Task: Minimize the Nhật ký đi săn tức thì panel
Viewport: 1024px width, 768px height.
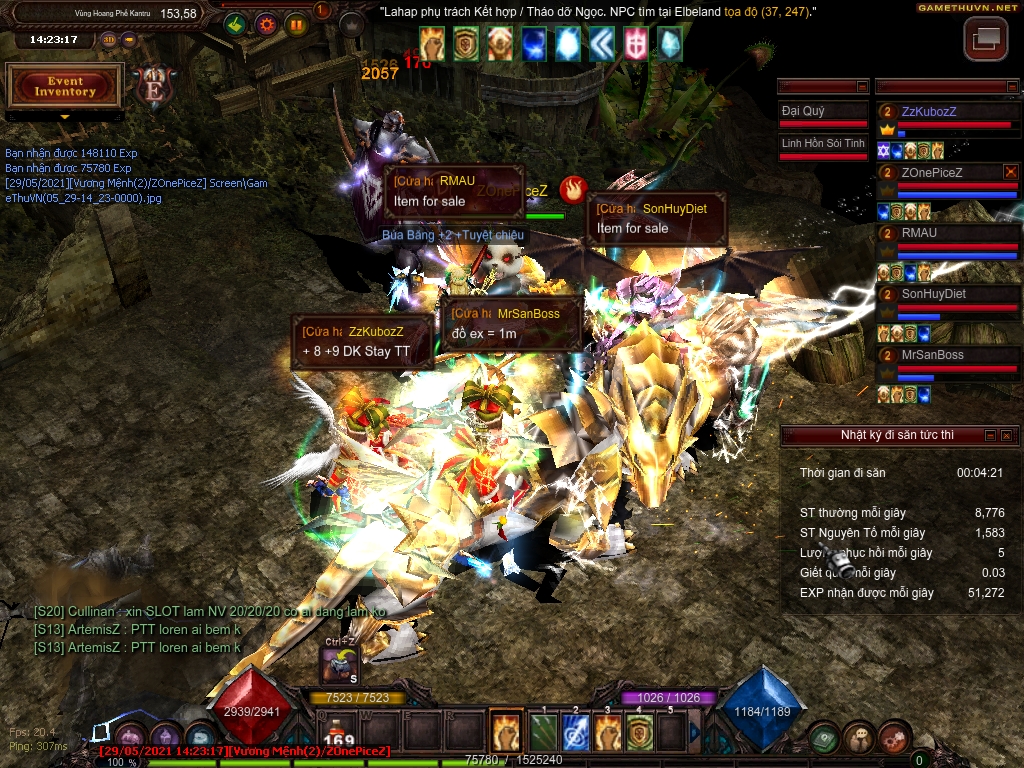Action: (x=990, y=435)
